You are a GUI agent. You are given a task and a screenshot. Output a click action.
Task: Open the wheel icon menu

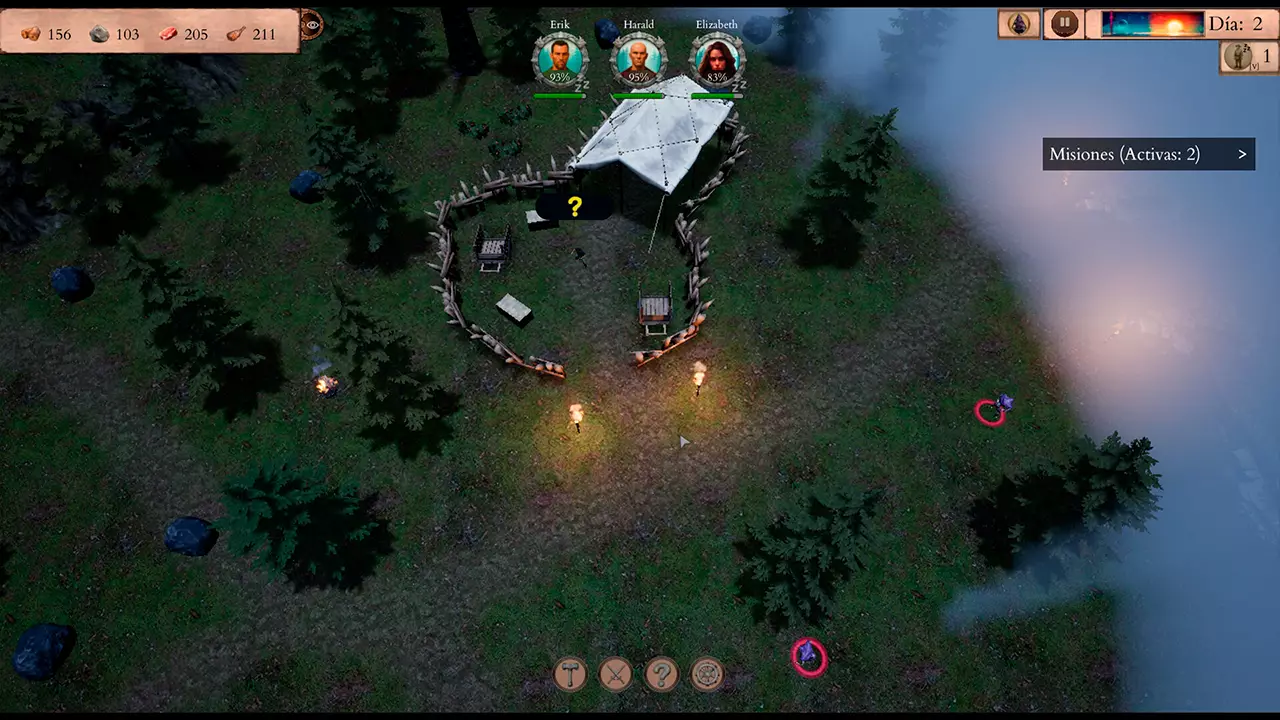click(x=707, y=675)
